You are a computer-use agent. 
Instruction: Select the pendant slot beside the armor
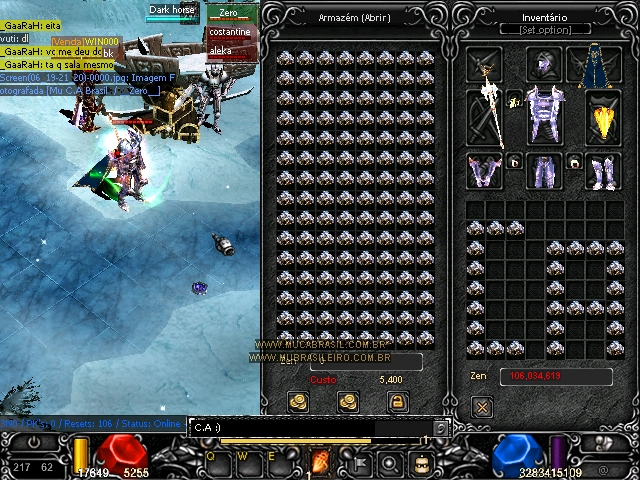pyautogui.click(x=514, y=98)
